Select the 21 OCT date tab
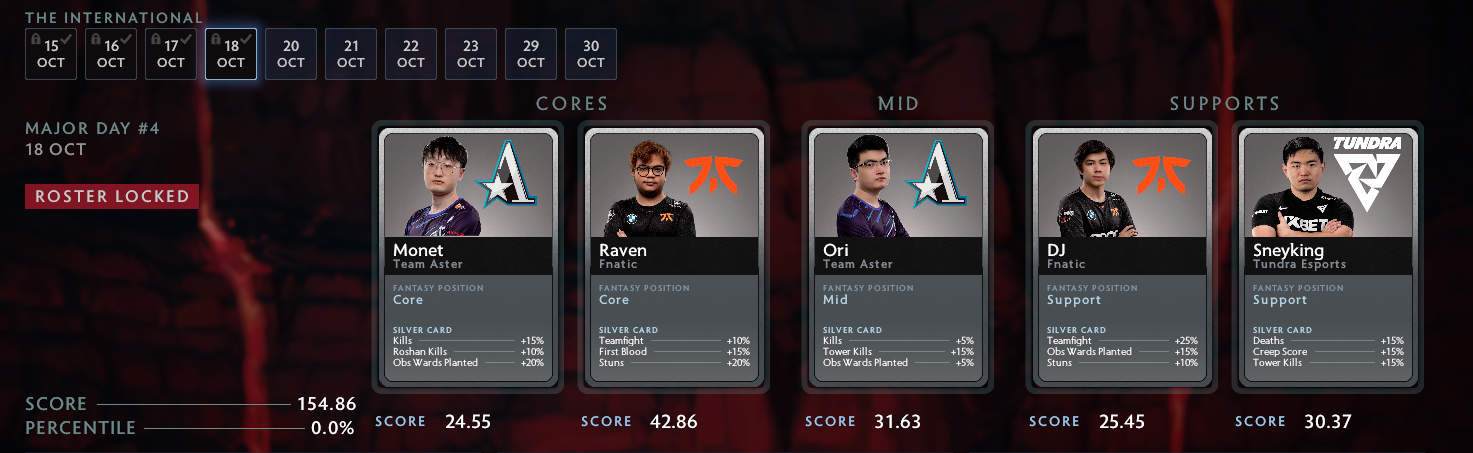 pos(351,54)
